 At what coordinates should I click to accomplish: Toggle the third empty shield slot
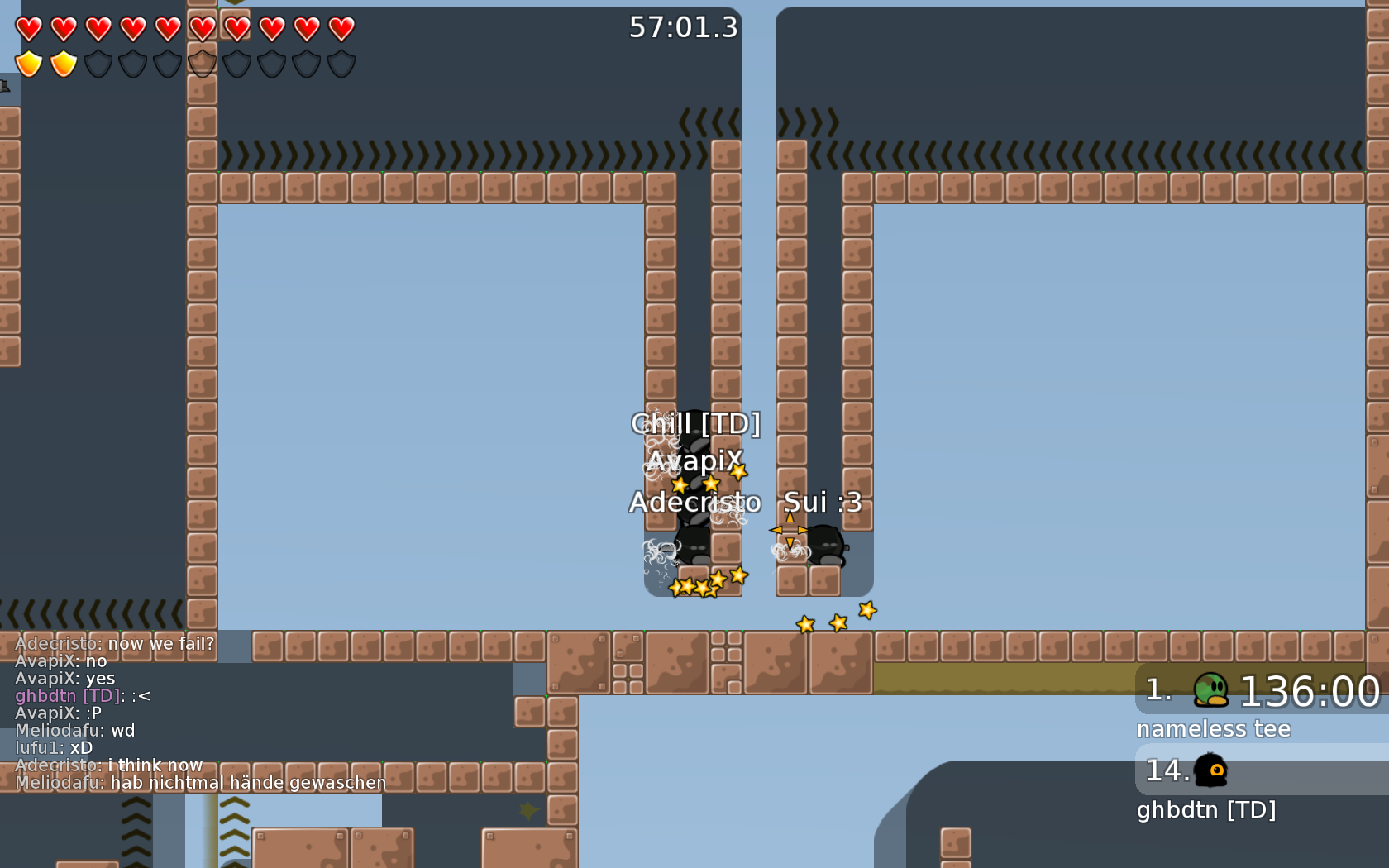[x=165, y=62]
